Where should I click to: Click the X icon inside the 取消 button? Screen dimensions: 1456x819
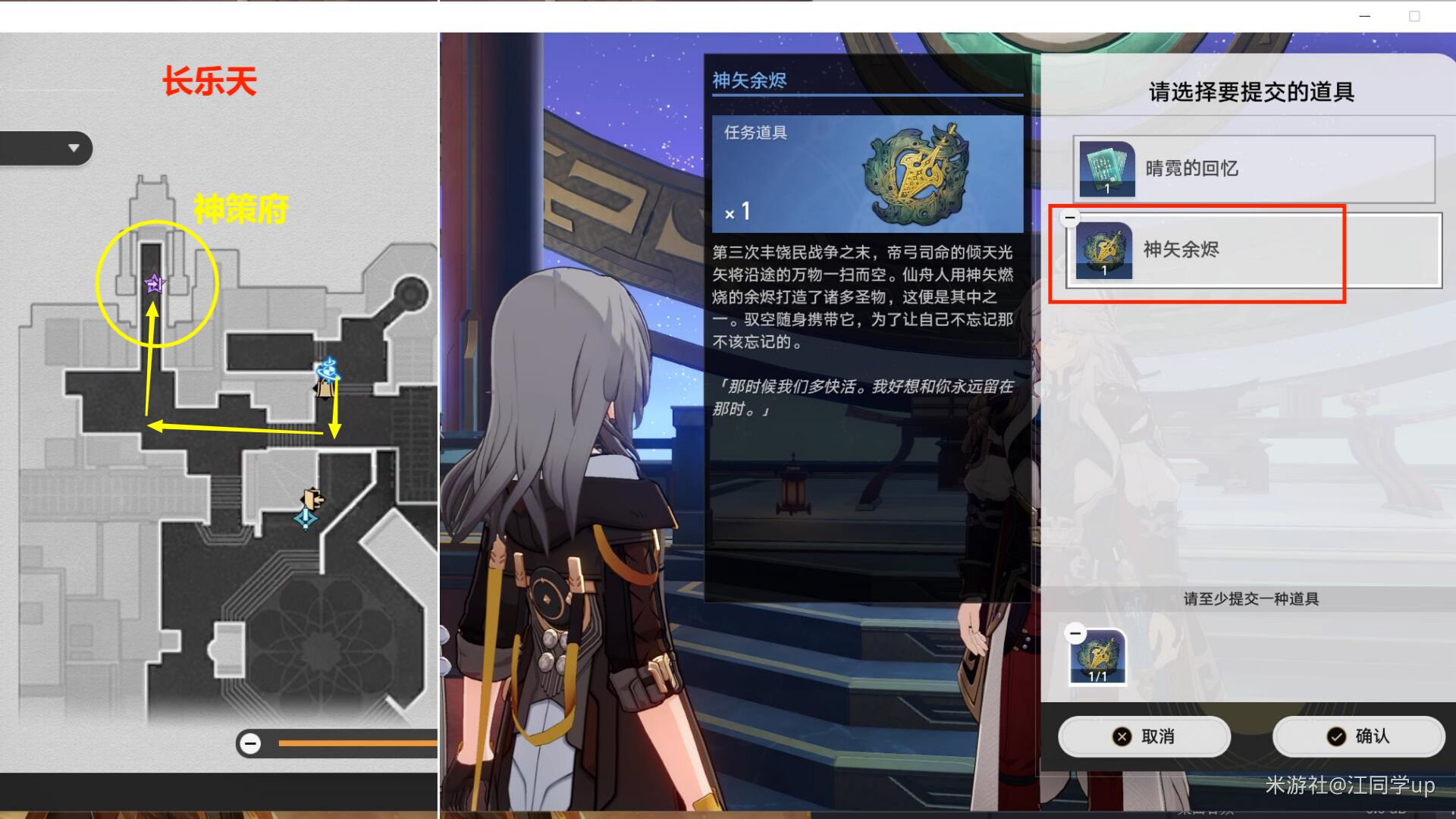(1122, 736)
